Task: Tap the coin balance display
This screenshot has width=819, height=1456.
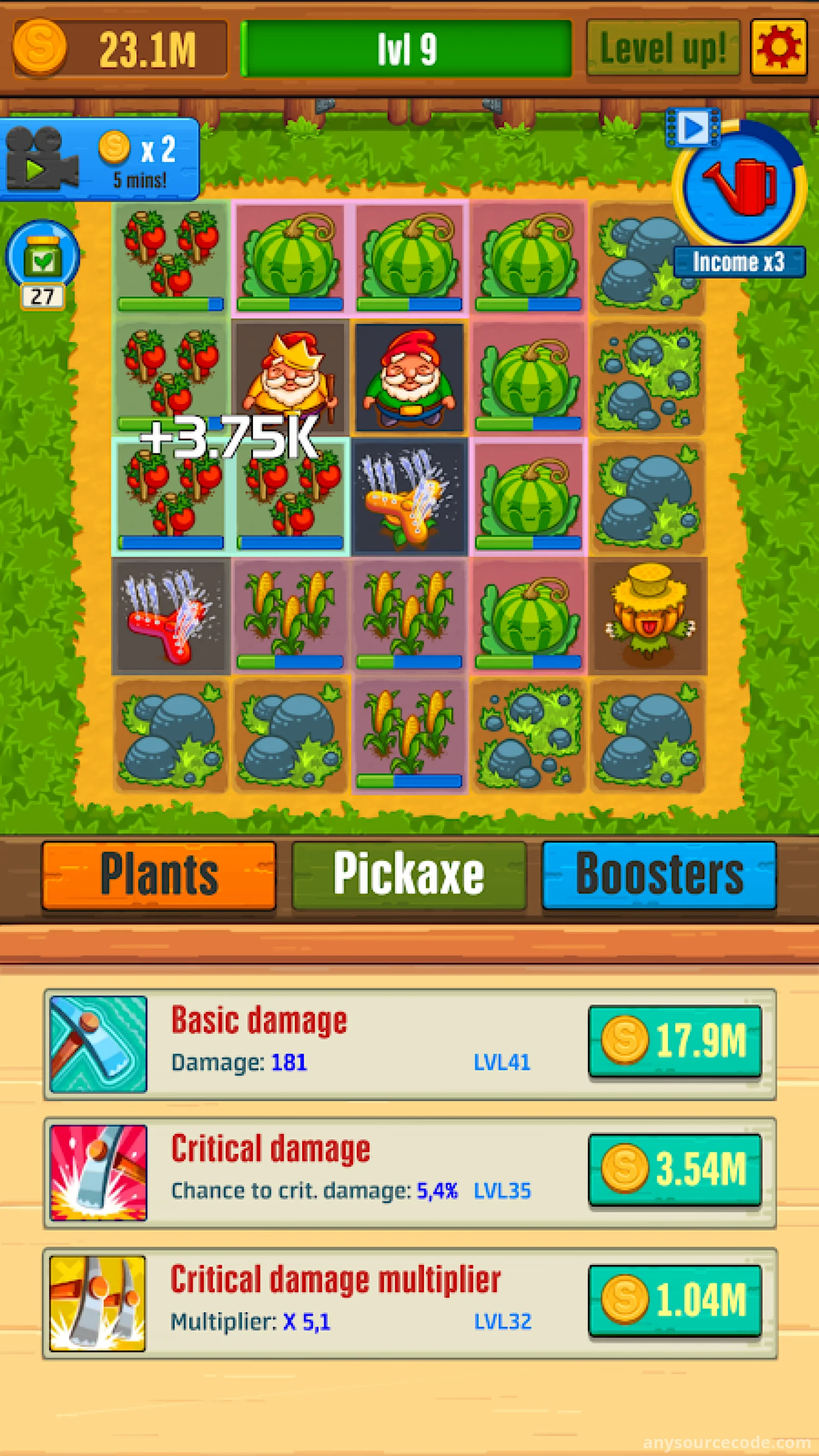Action: (x=120, y=49)
